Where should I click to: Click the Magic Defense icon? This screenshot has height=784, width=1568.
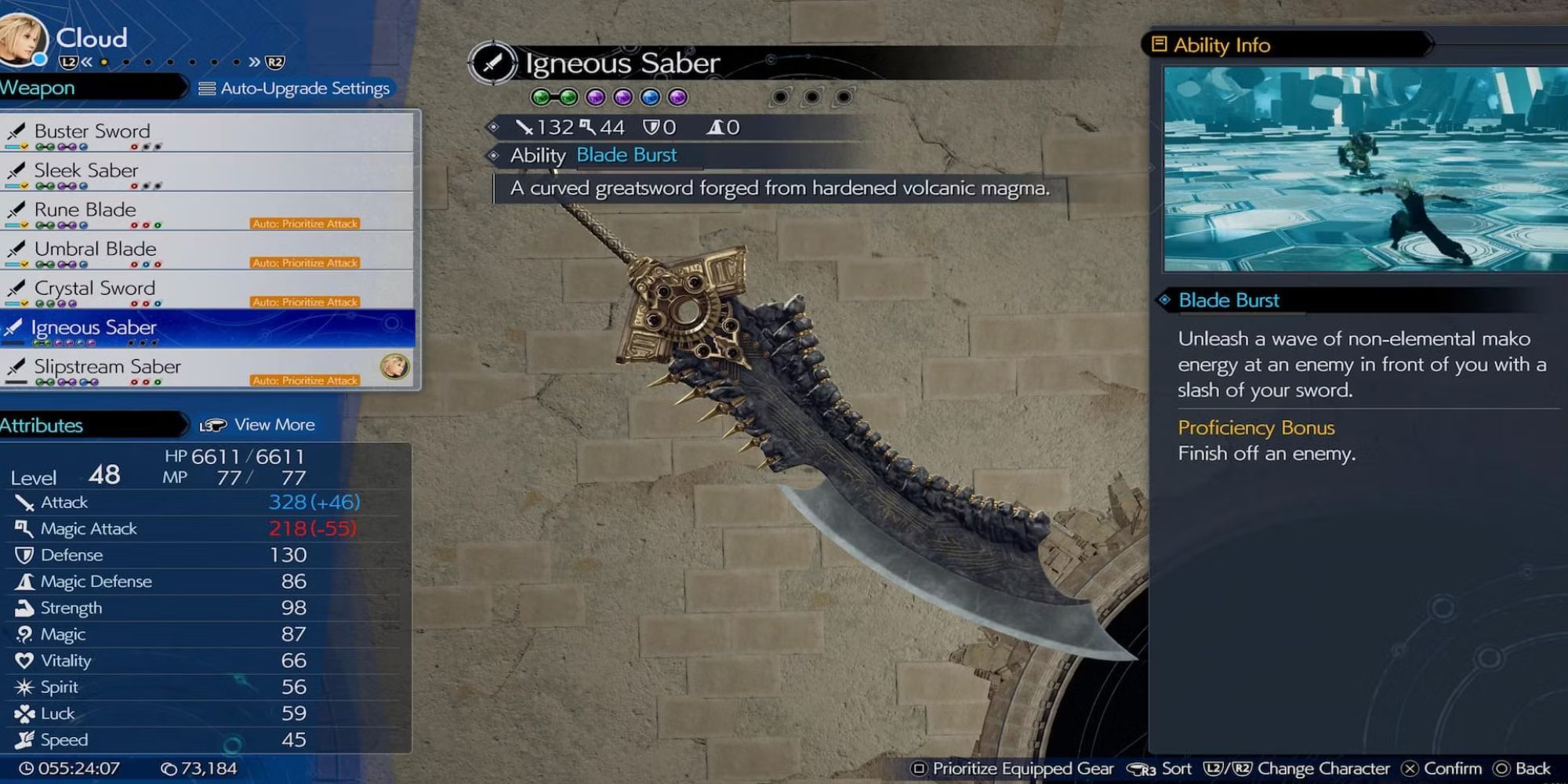[x=26, y=581]
